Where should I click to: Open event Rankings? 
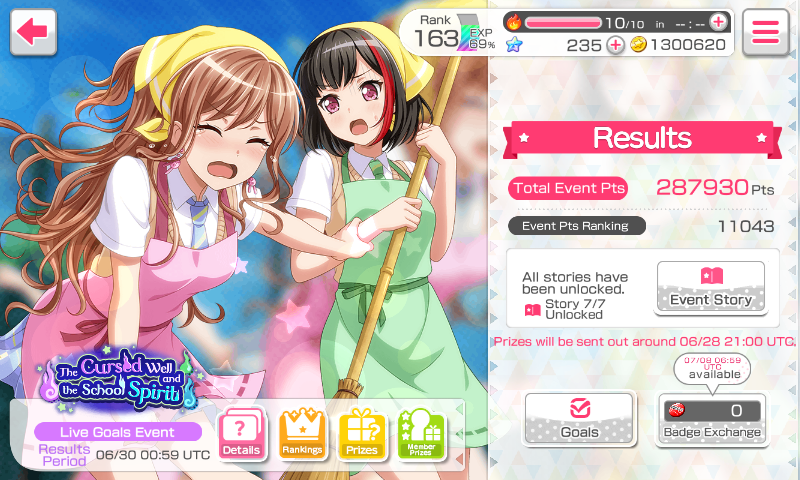click(301, 434)
